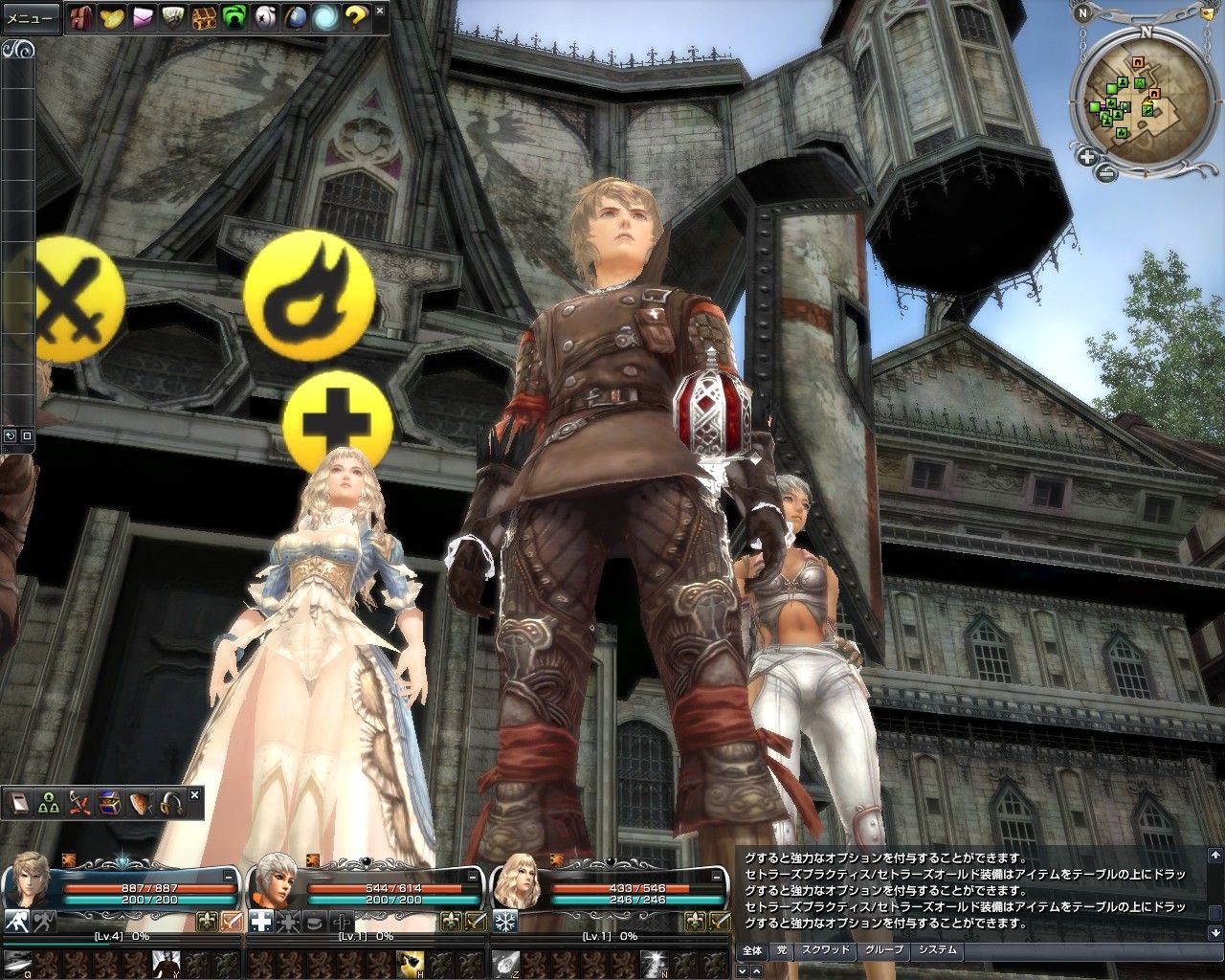1225x980 pixels.
Task: Close the top icon toolbar
Action: coord(380,11)
